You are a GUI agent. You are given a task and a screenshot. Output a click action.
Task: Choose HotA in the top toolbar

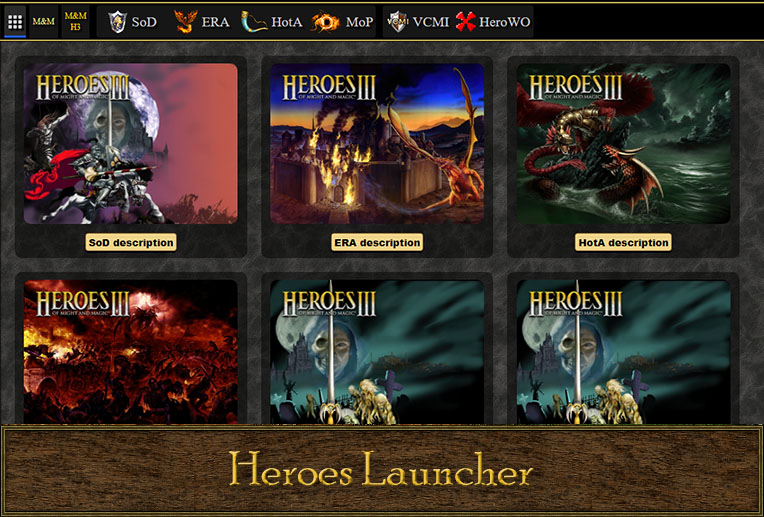click(272, 21)
